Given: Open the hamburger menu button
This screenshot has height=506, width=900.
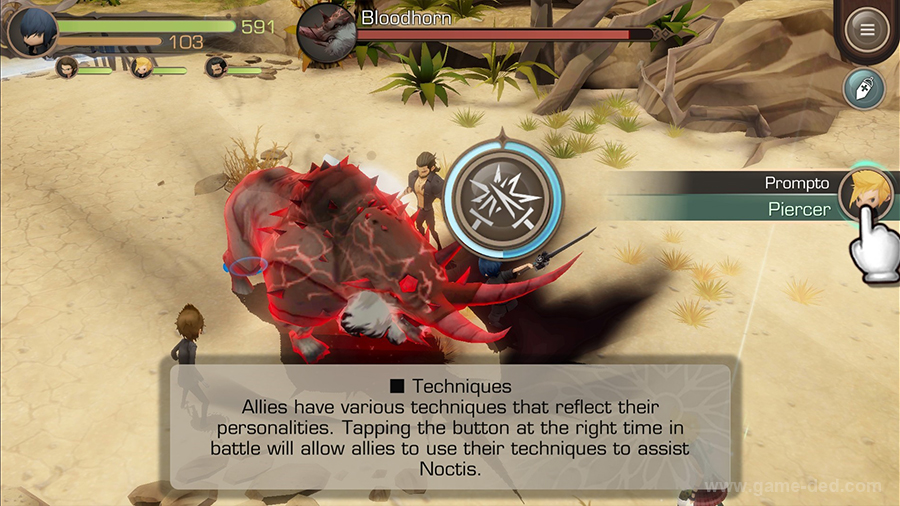Looking at the screenshot, I should click(866, 29).
